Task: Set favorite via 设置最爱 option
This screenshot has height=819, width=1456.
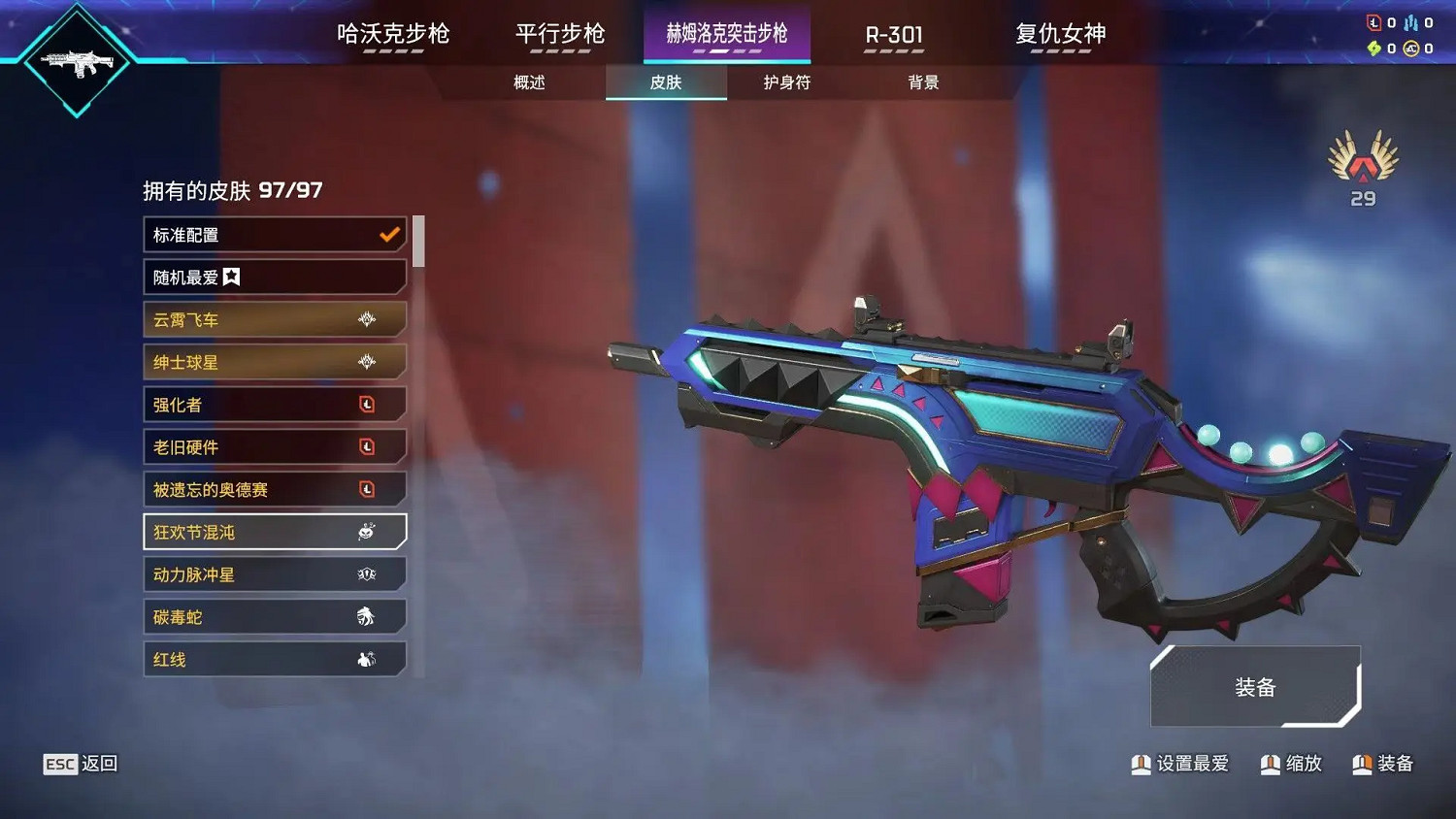Action: [x=1179, y=764]
